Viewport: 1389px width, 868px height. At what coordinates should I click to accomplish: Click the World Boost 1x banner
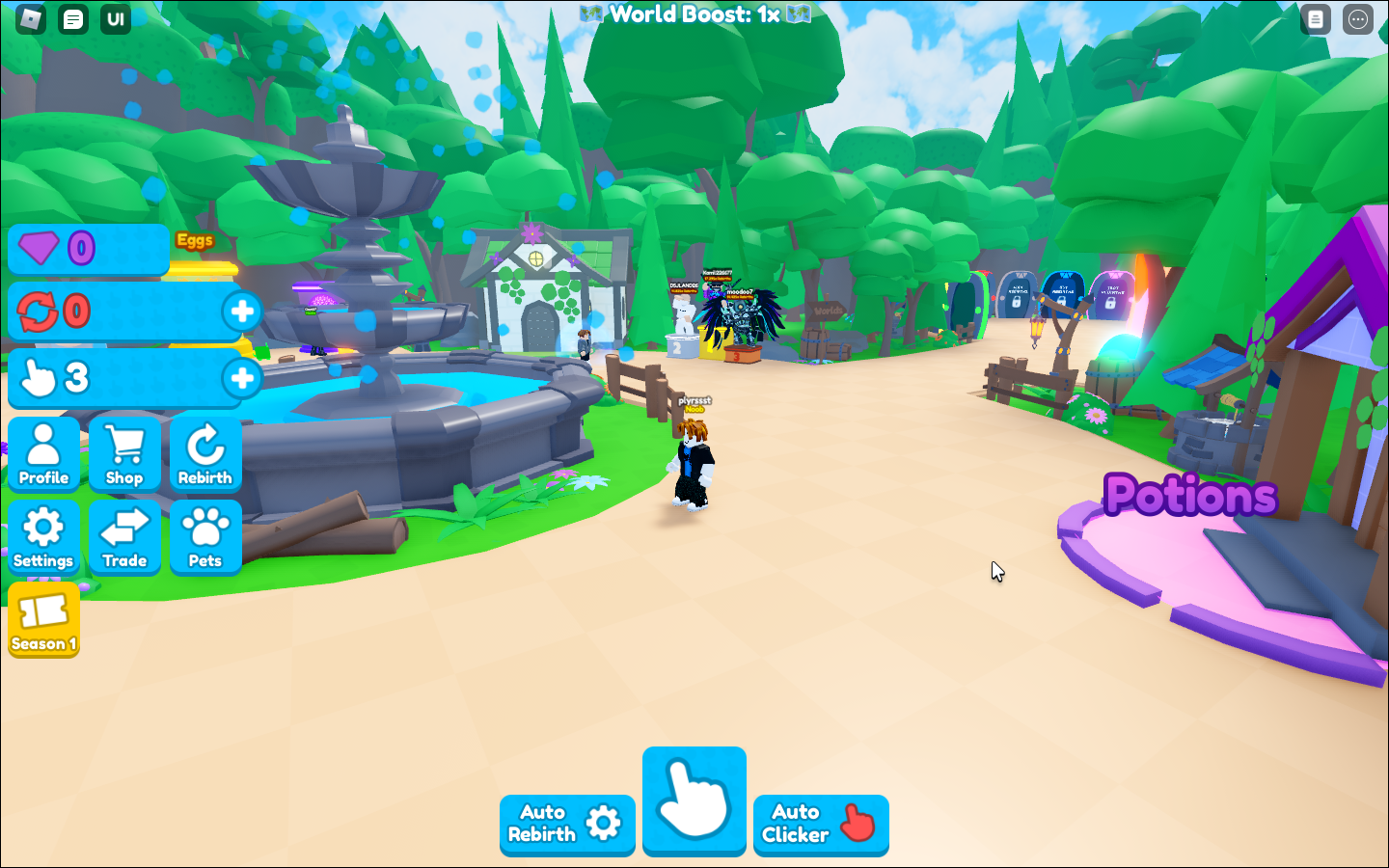tap(694, 14)
